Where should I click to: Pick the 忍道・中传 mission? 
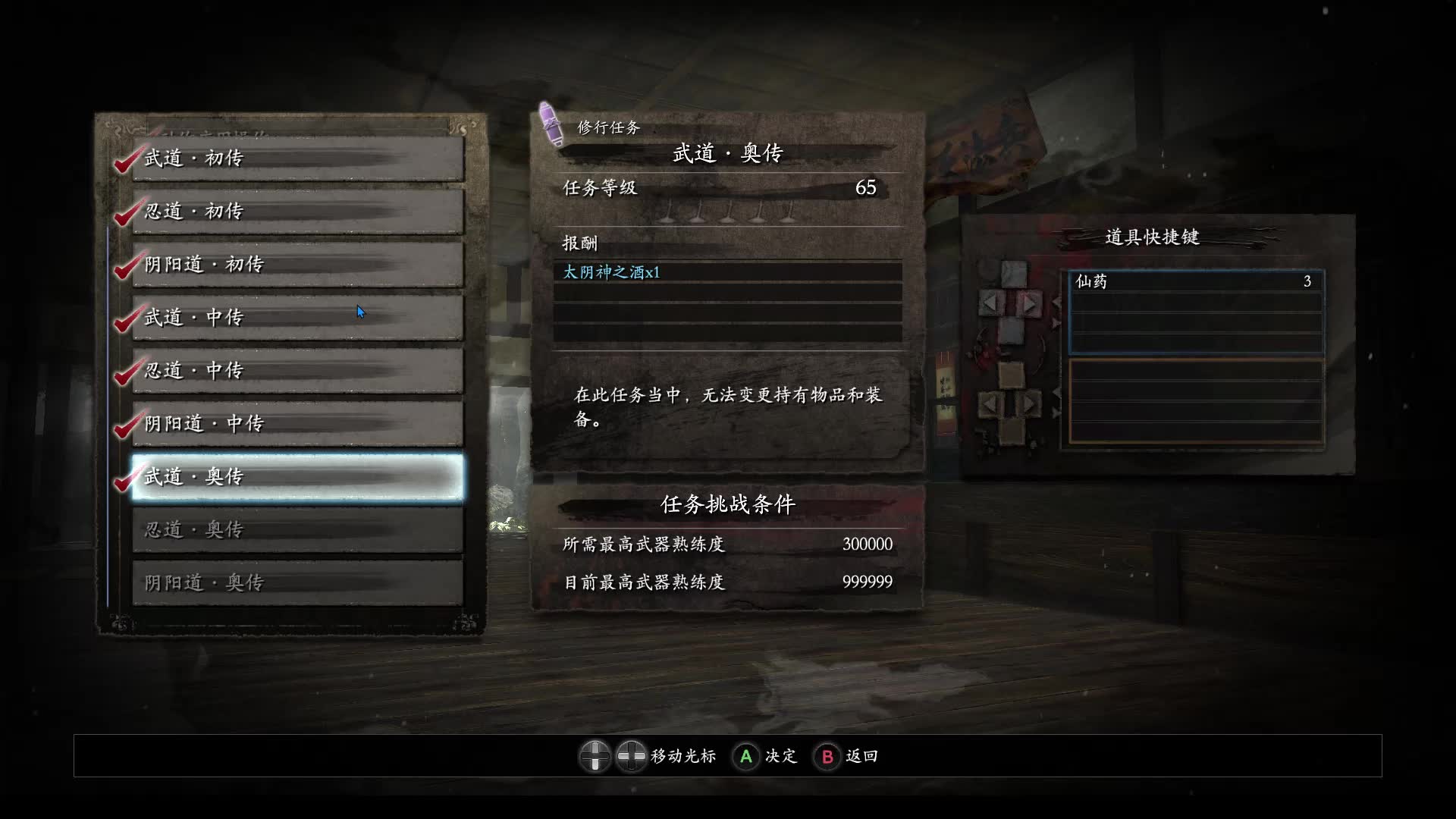click(297, 371)
